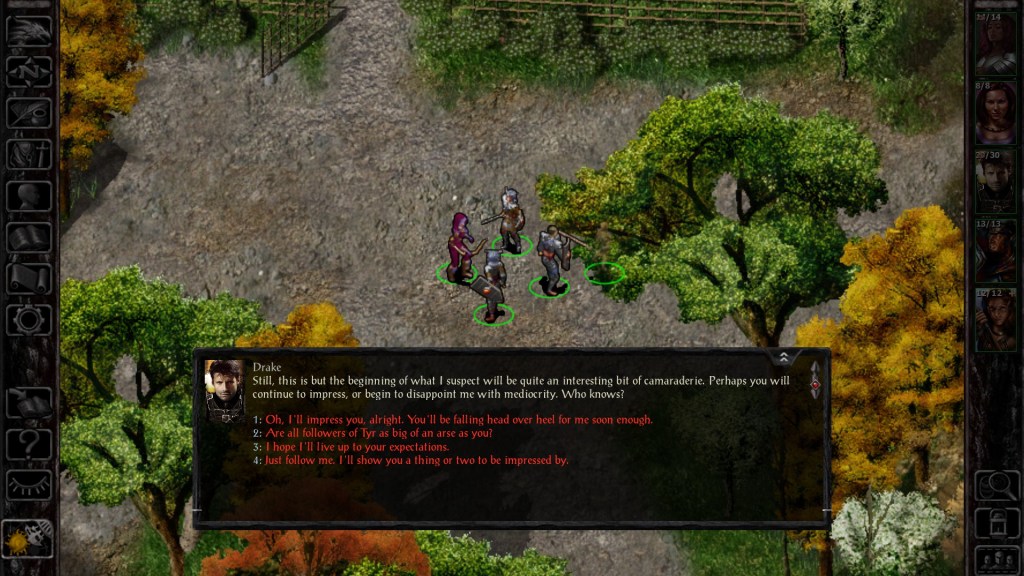This screenshot has height=576, width=1024.
Task: Toggle the eye icon in the sidebar
Action: tap(29, 485)
